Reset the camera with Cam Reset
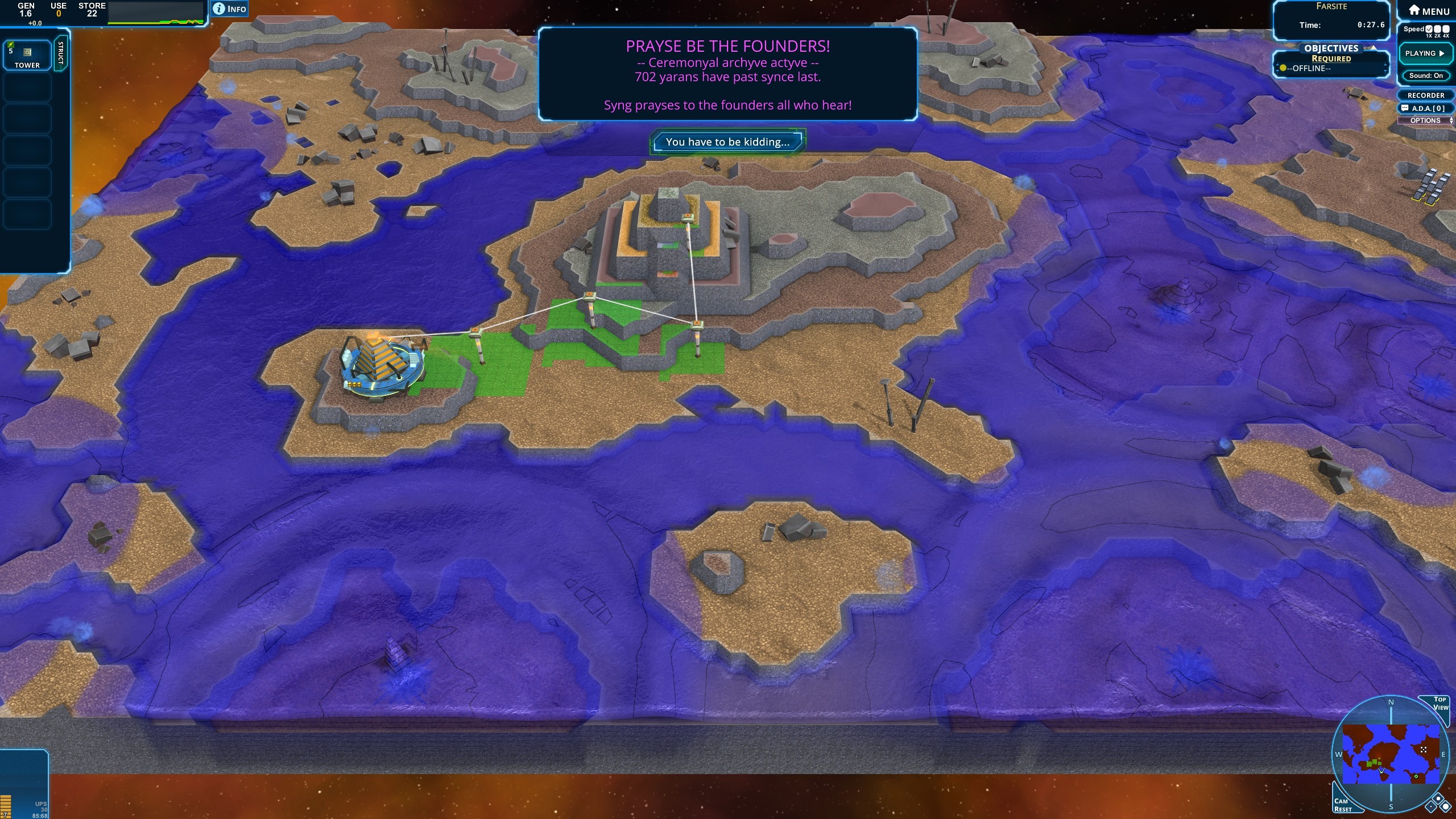Screen dimensions: 1456x819 tap(1345, 804)
